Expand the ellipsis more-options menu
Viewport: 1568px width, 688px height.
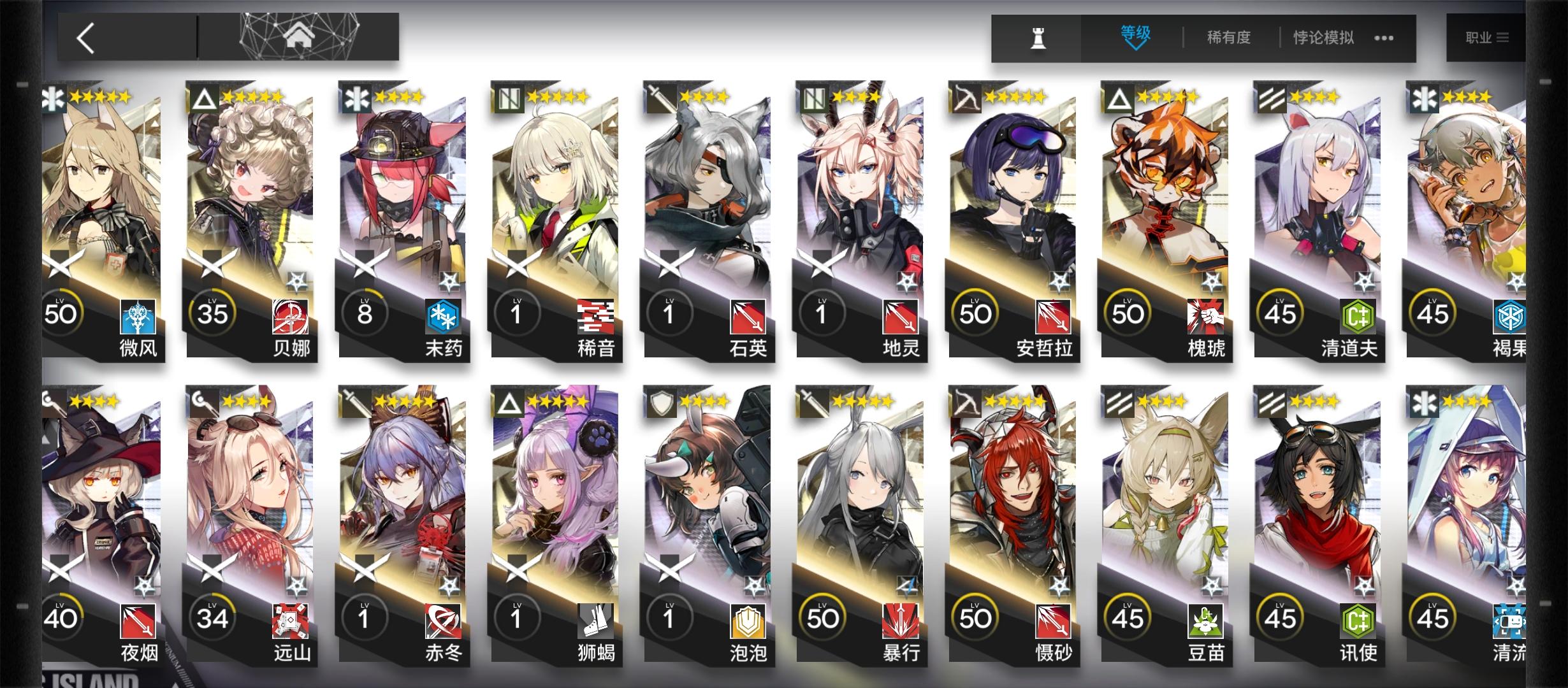[x=1383, y=37]
